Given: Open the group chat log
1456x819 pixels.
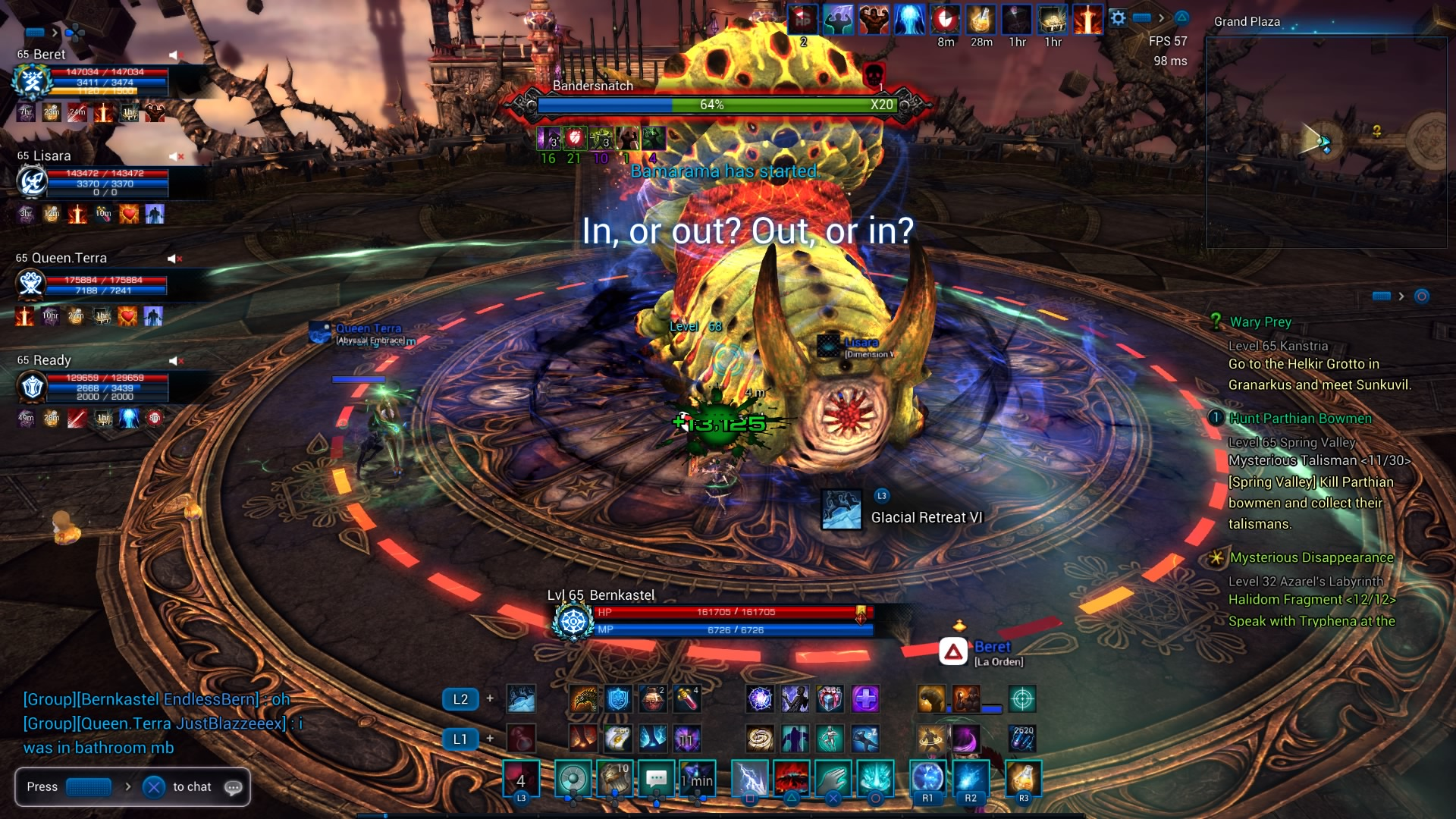Looking at the screenshot, I should [x=163, y=723].
